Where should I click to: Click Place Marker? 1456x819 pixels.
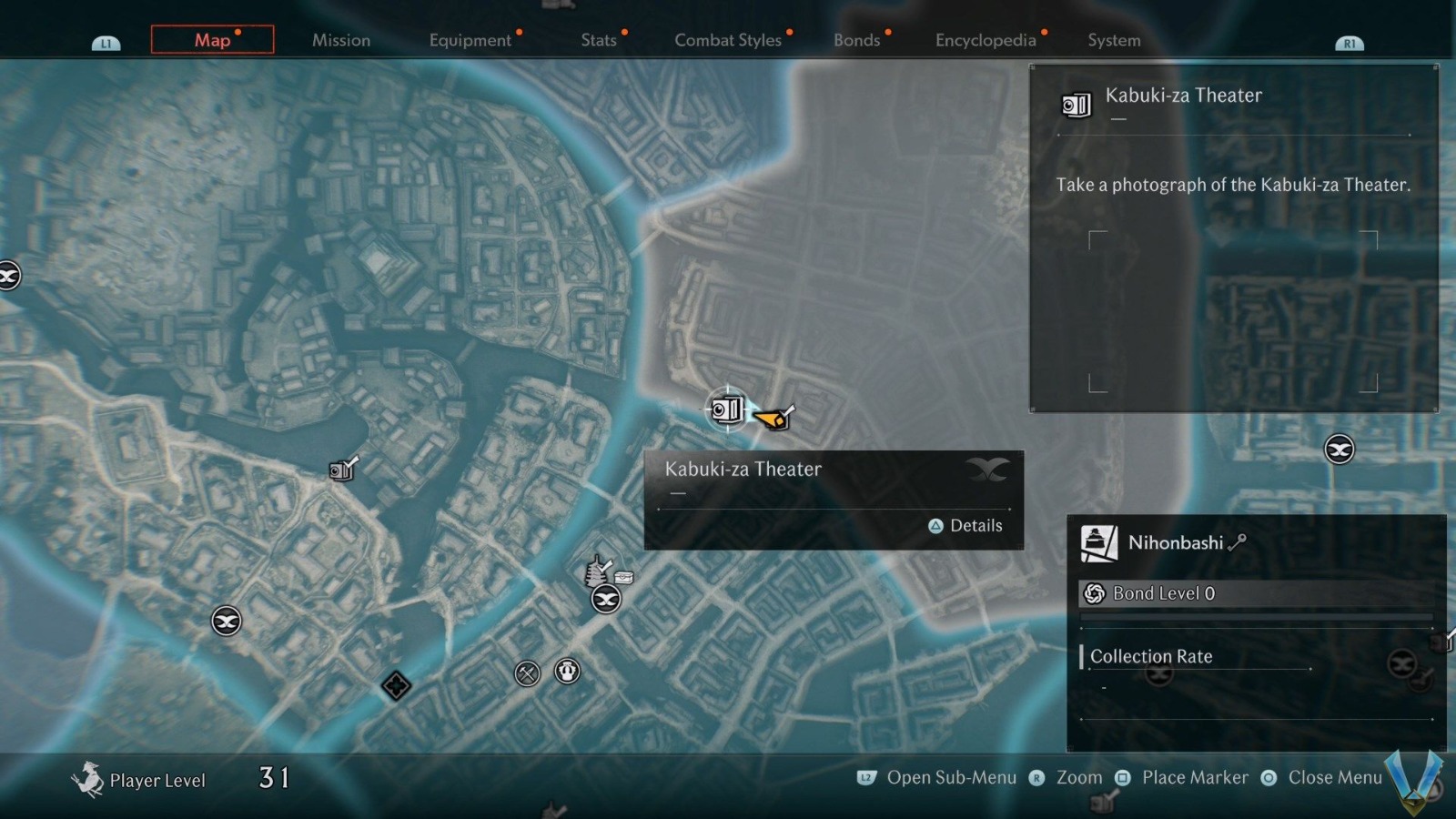(x=1193, y=778)
